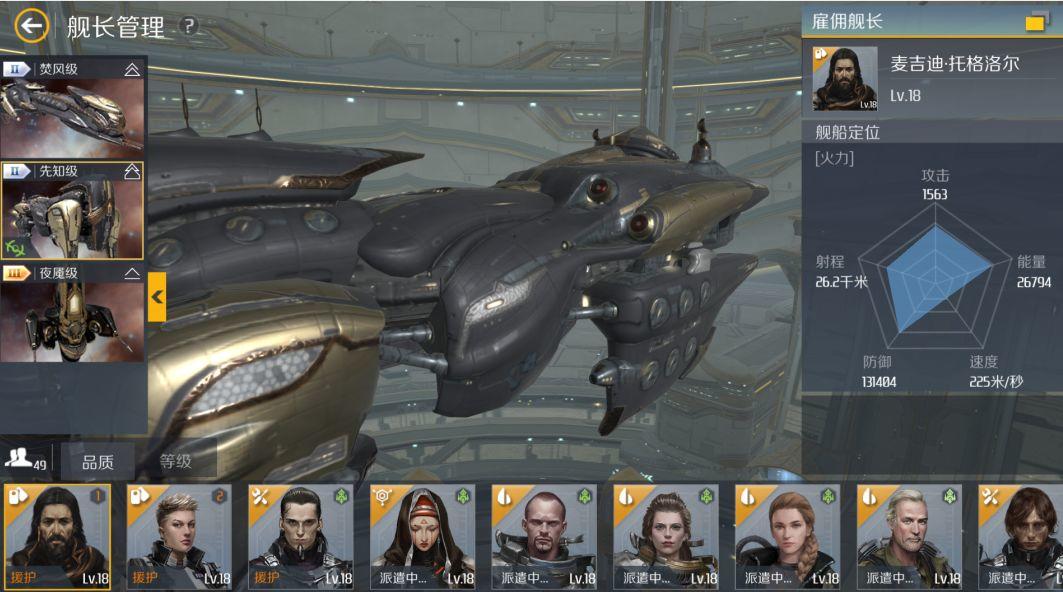1063x592 pixels.
Task: Open the help question mark icon
Action: [187, 27]
